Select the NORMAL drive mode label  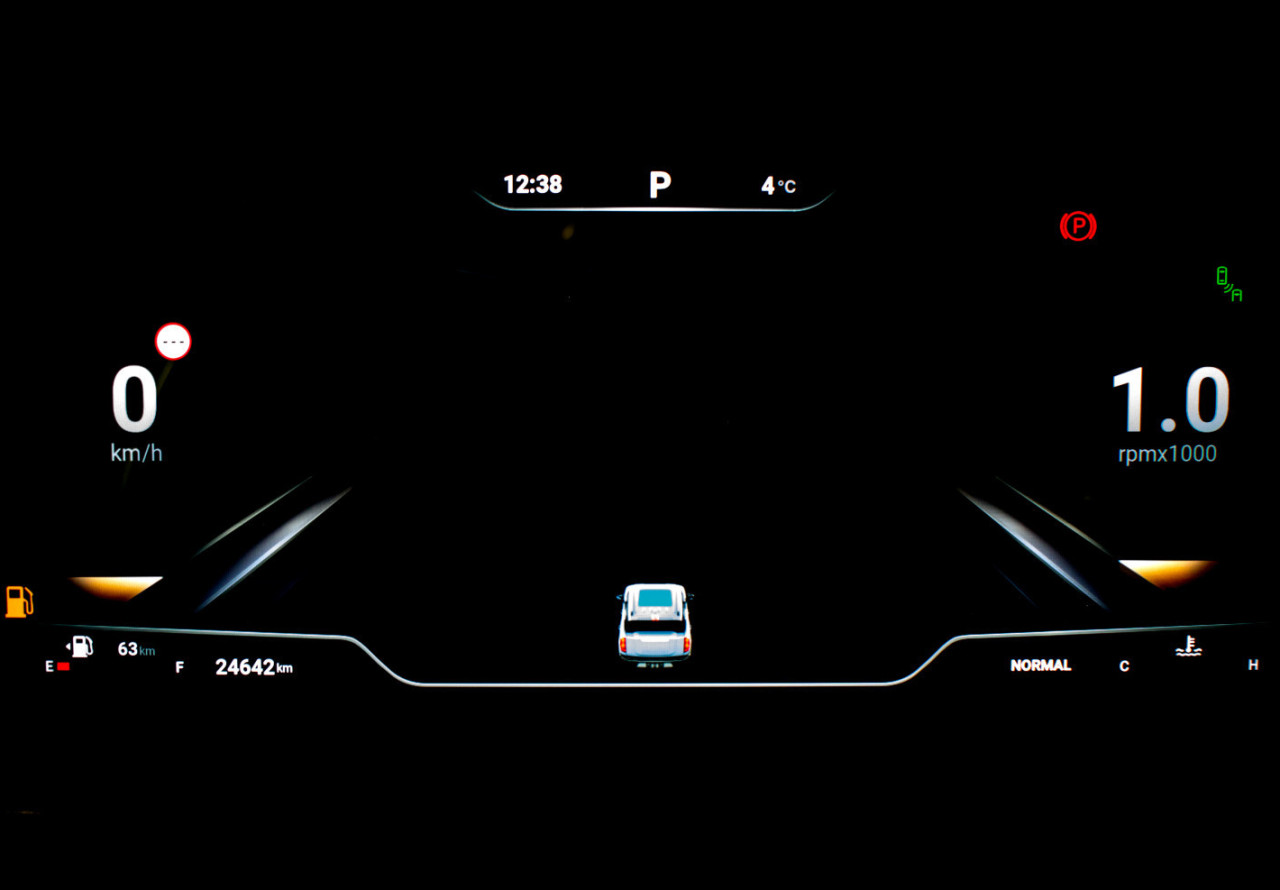point(1040,665)
